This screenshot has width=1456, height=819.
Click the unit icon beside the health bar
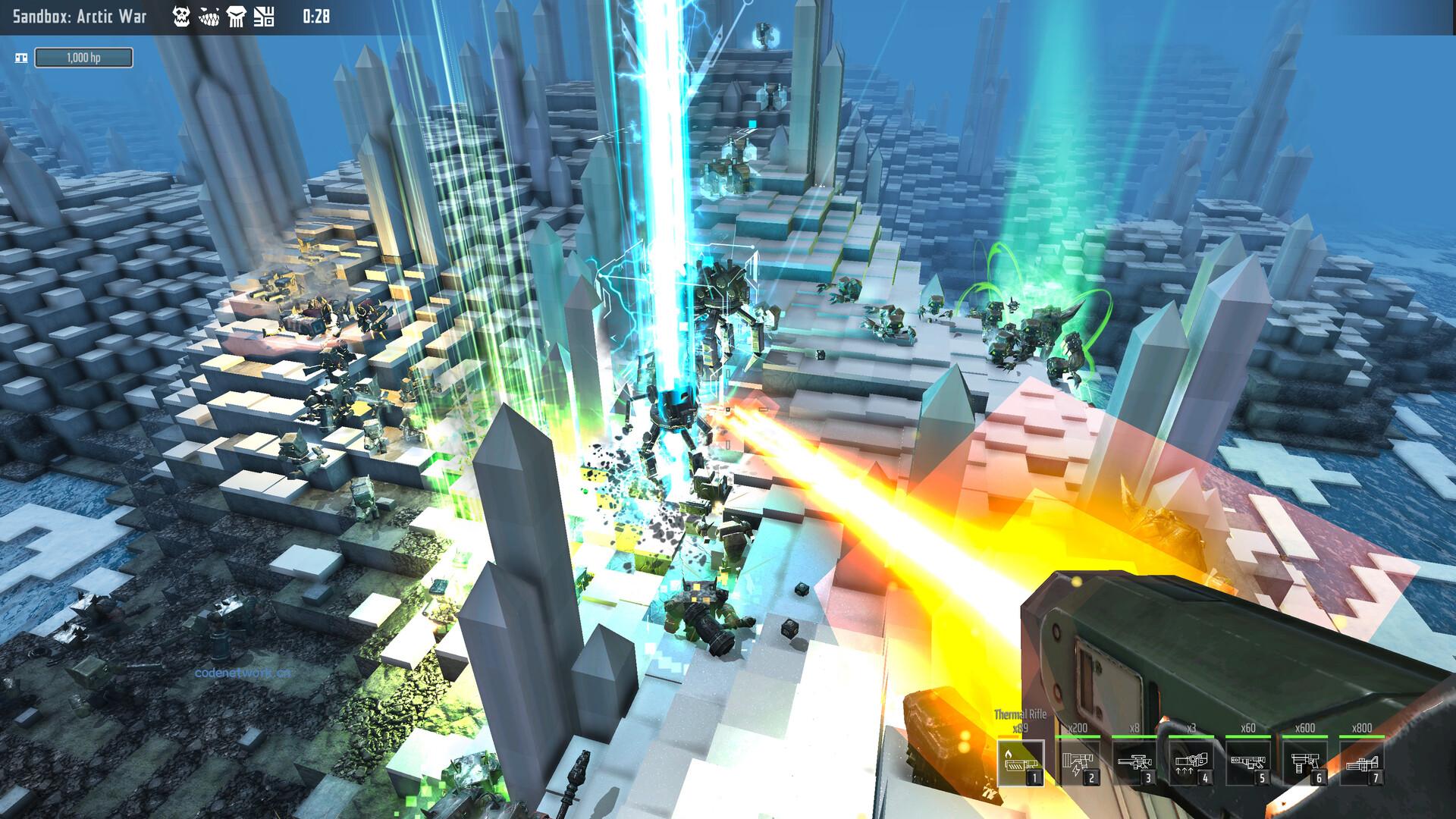click(22, 56)
